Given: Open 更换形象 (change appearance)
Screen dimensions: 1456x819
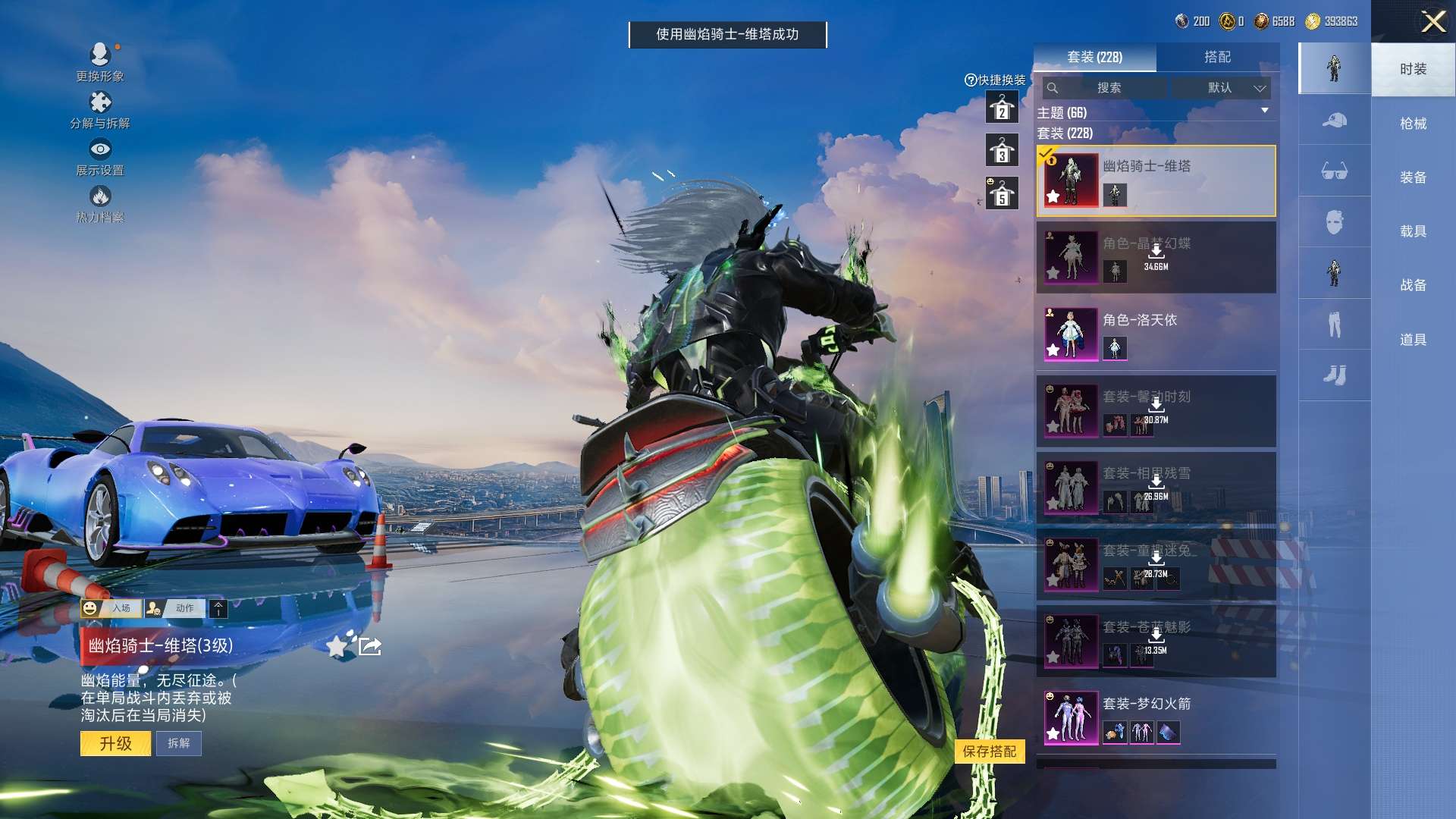Looking at the screenshot, I should [x=99, y=61].
